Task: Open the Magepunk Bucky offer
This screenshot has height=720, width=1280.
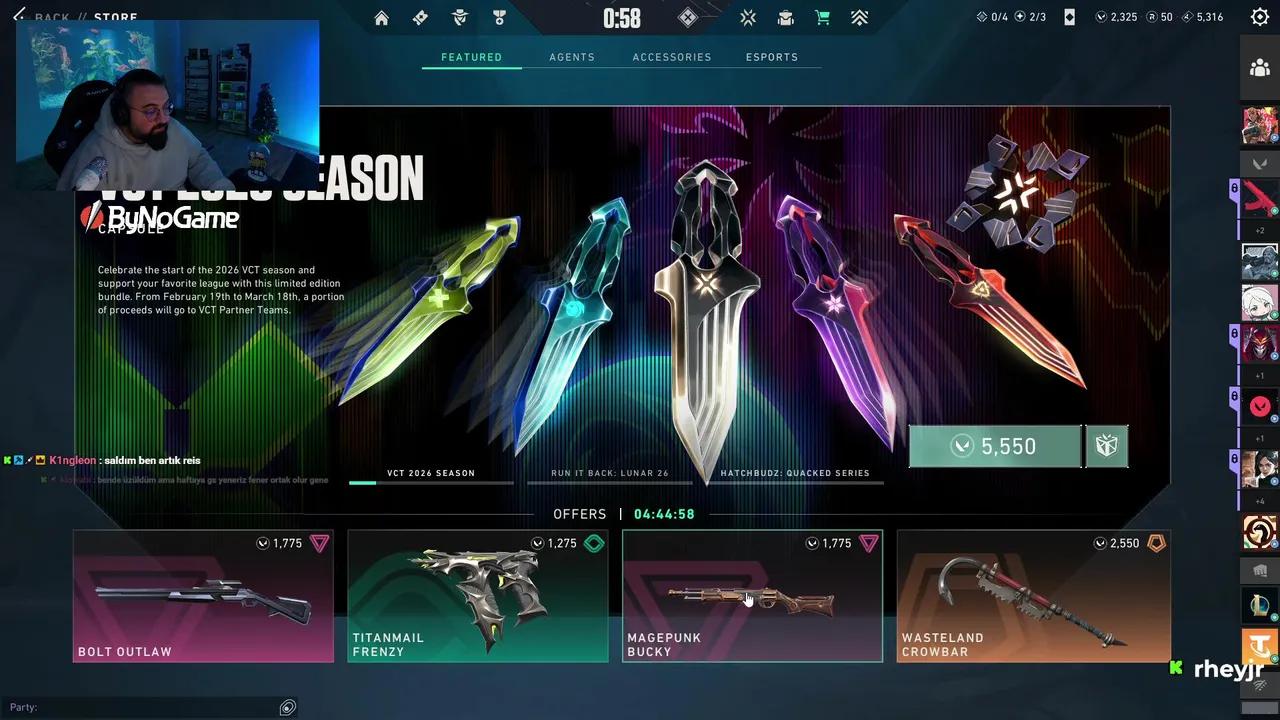Action: coord(752,596)
